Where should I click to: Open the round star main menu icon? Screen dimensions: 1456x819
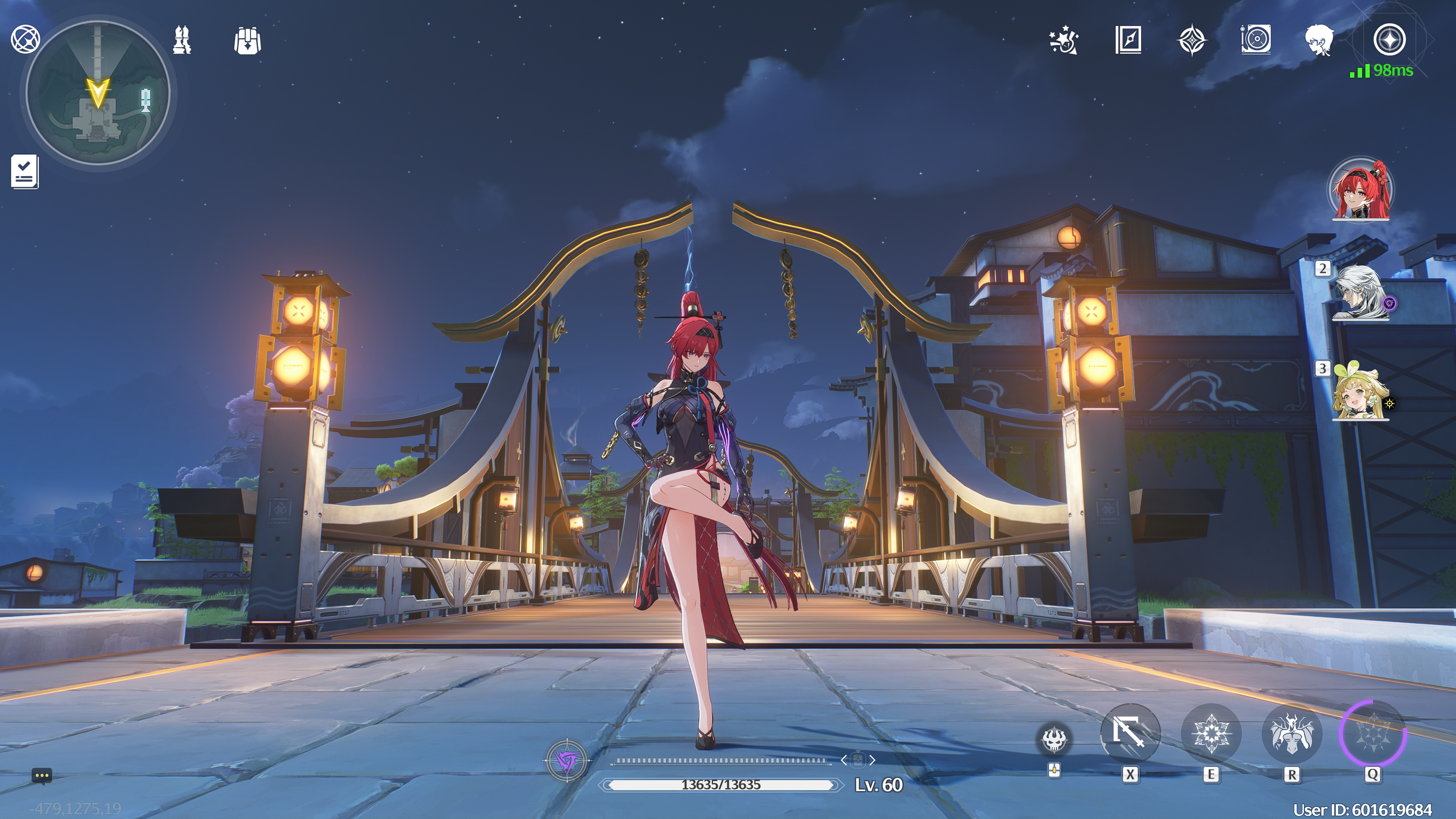pyautogui.click(x=1389, y=39)
